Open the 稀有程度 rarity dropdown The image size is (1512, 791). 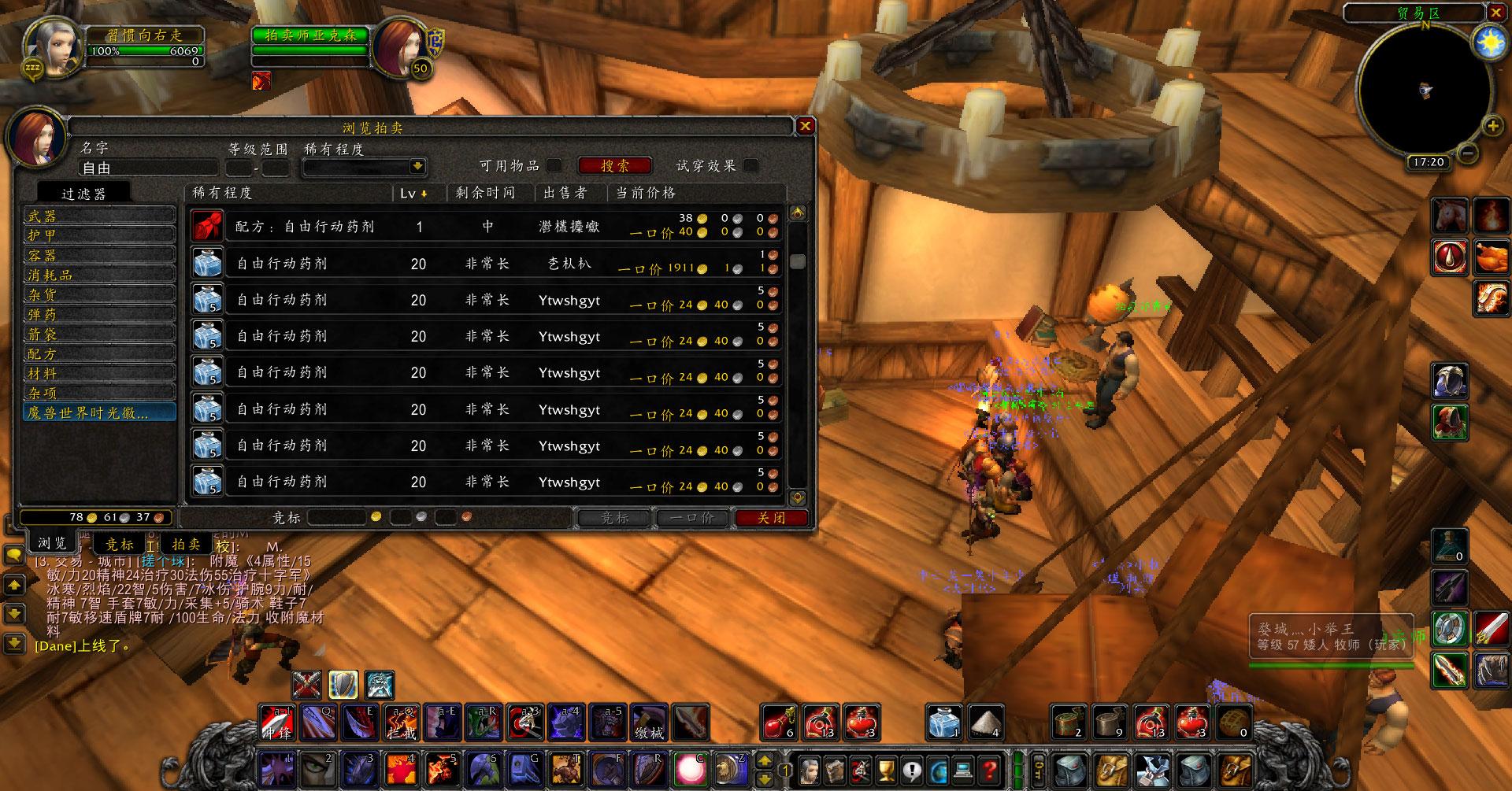(x=417, y=167)
